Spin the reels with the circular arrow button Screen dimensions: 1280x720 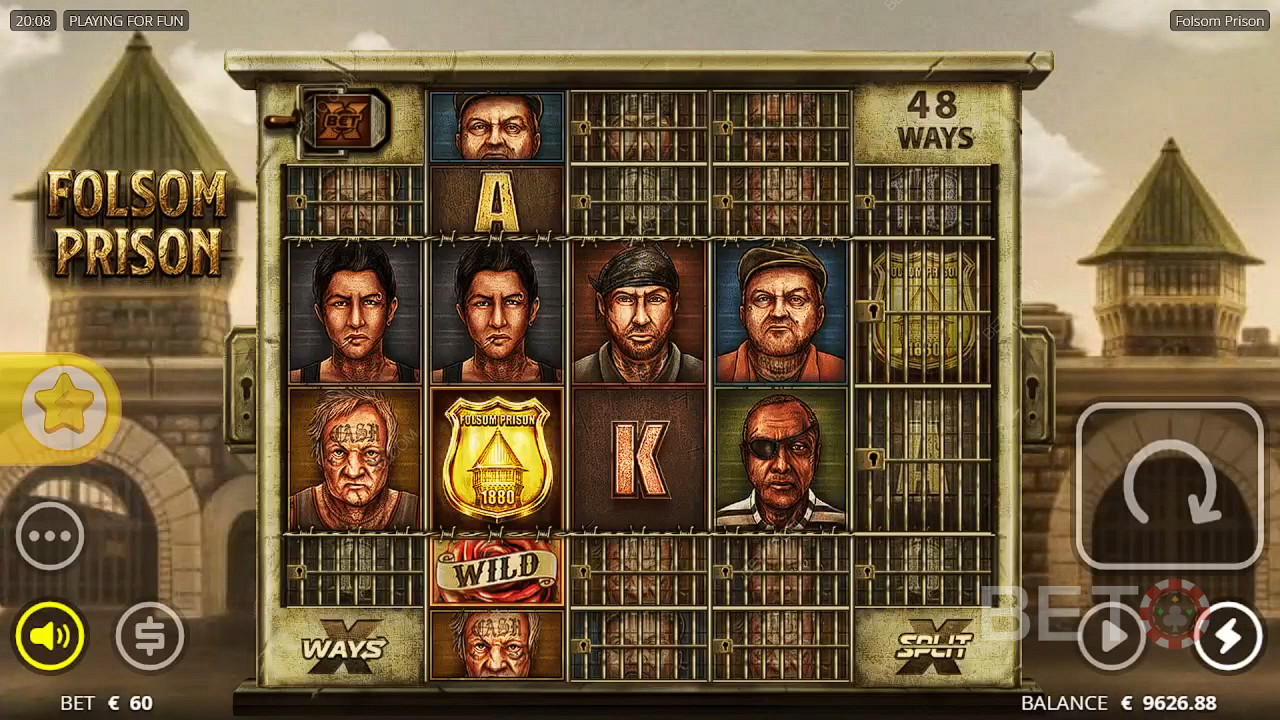point(1169,487)
